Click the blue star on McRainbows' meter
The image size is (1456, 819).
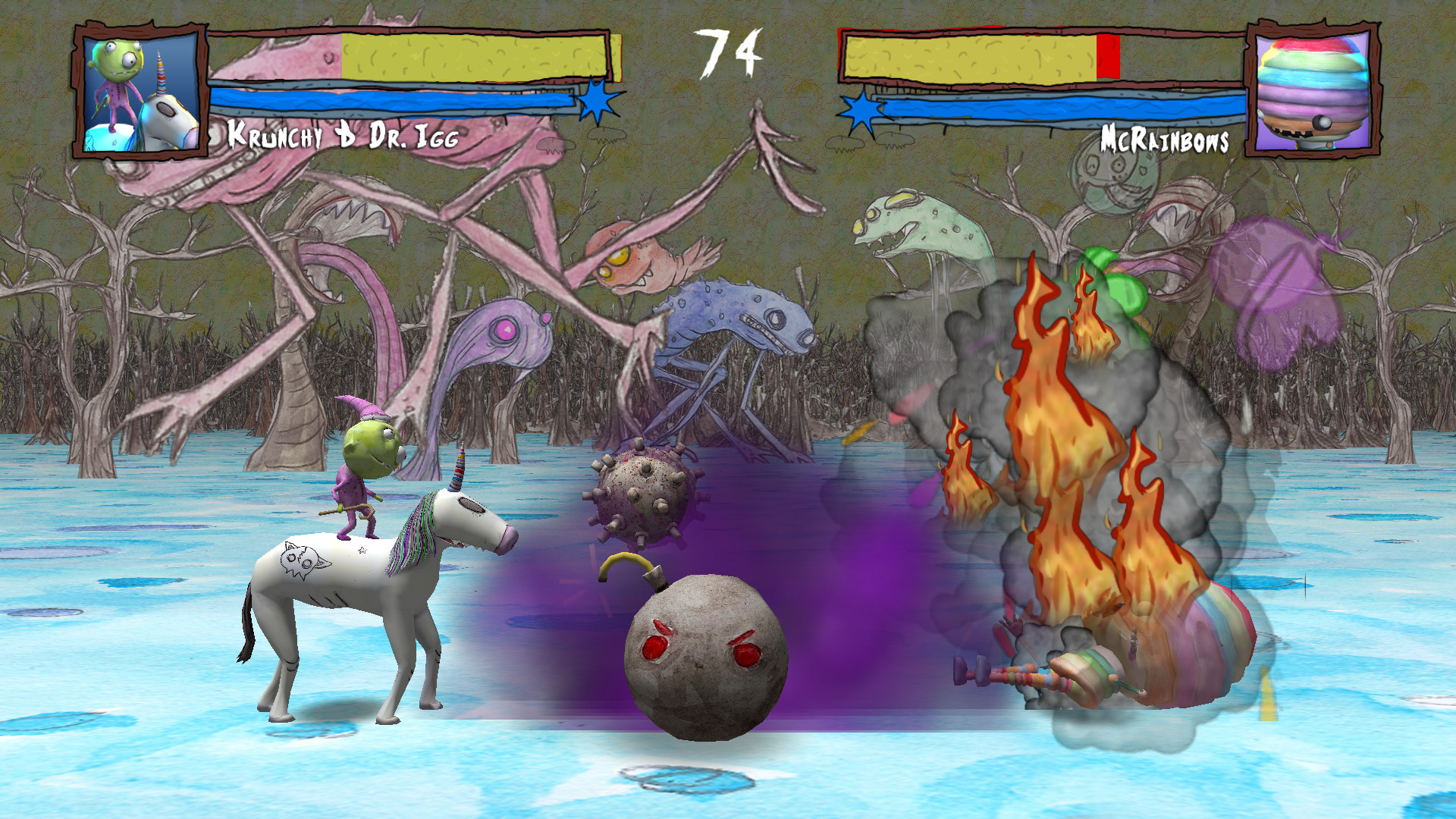tap(861, 110)
